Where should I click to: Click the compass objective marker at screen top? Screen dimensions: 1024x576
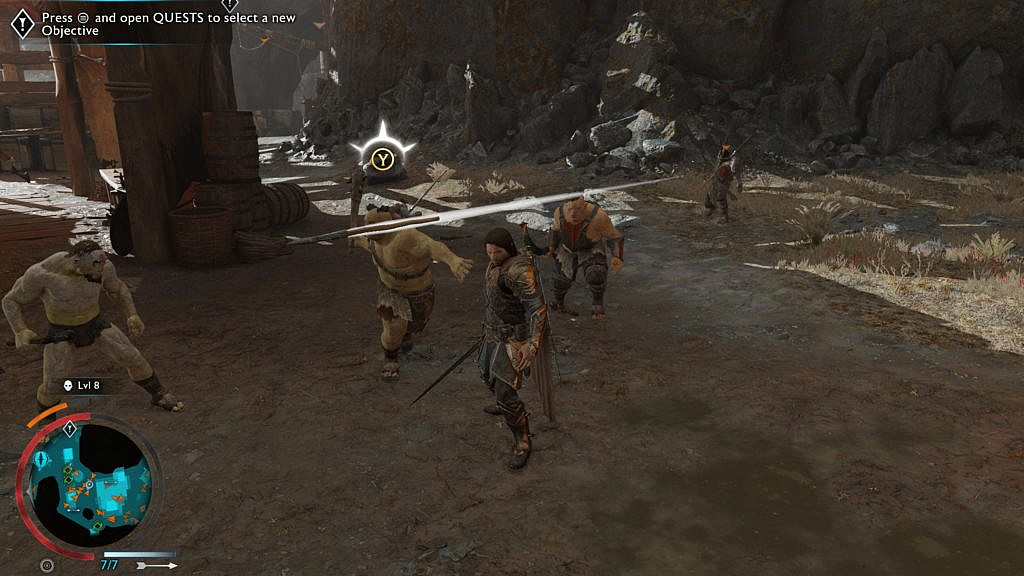point(229,5)
